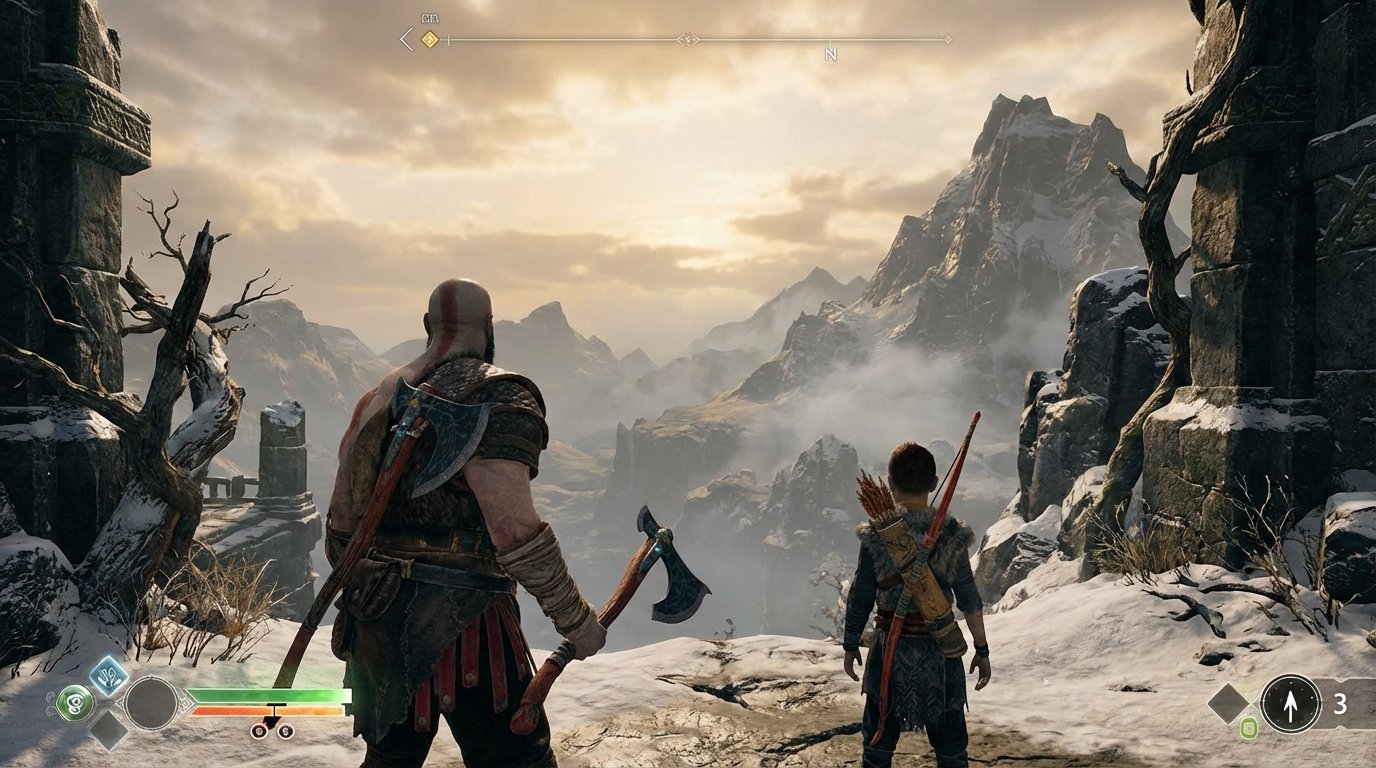
Task: Click the distance label above the gold marker
Action: [430, 18]
